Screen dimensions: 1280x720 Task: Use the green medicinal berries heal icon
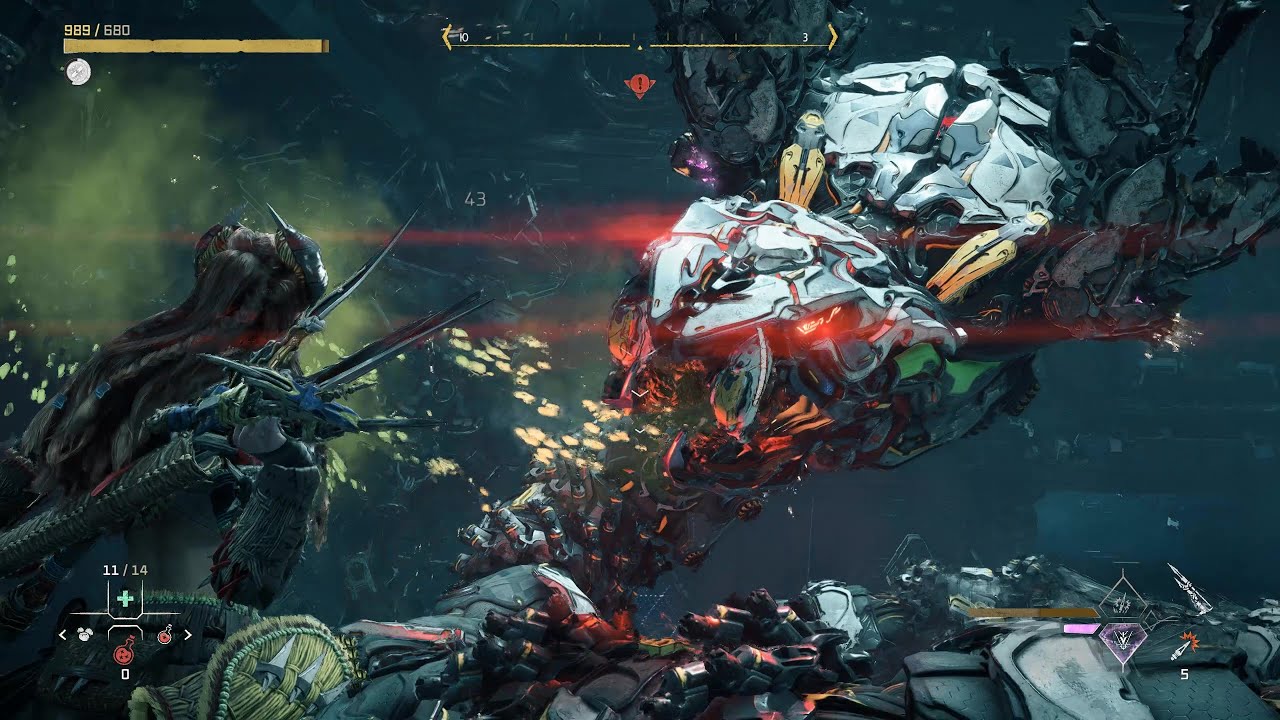tap(125, 599)
